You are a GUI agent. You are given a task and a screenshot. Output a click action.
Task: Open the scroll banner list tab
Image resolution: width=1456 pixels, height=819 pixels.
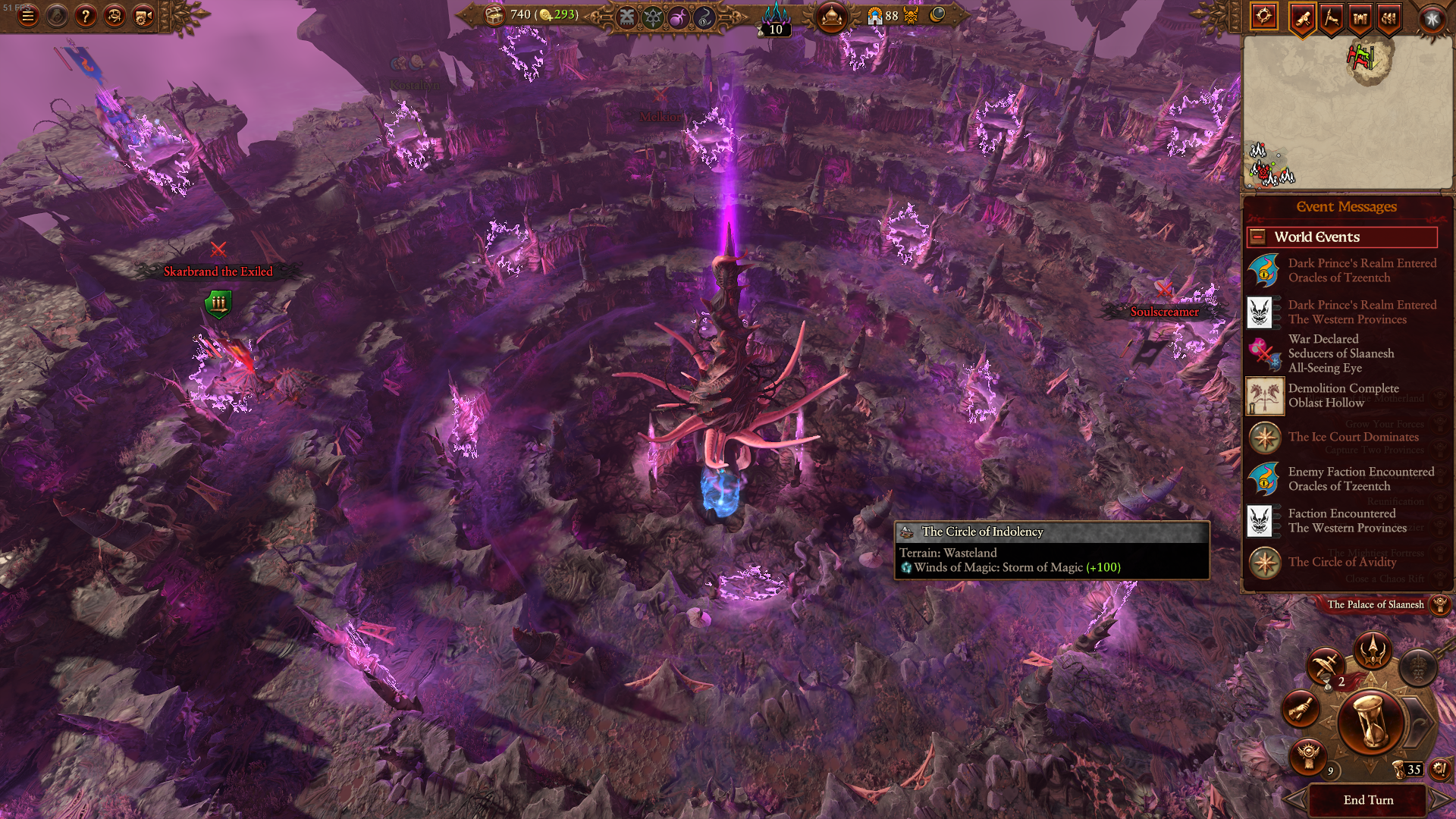[x=1302, y=18]
